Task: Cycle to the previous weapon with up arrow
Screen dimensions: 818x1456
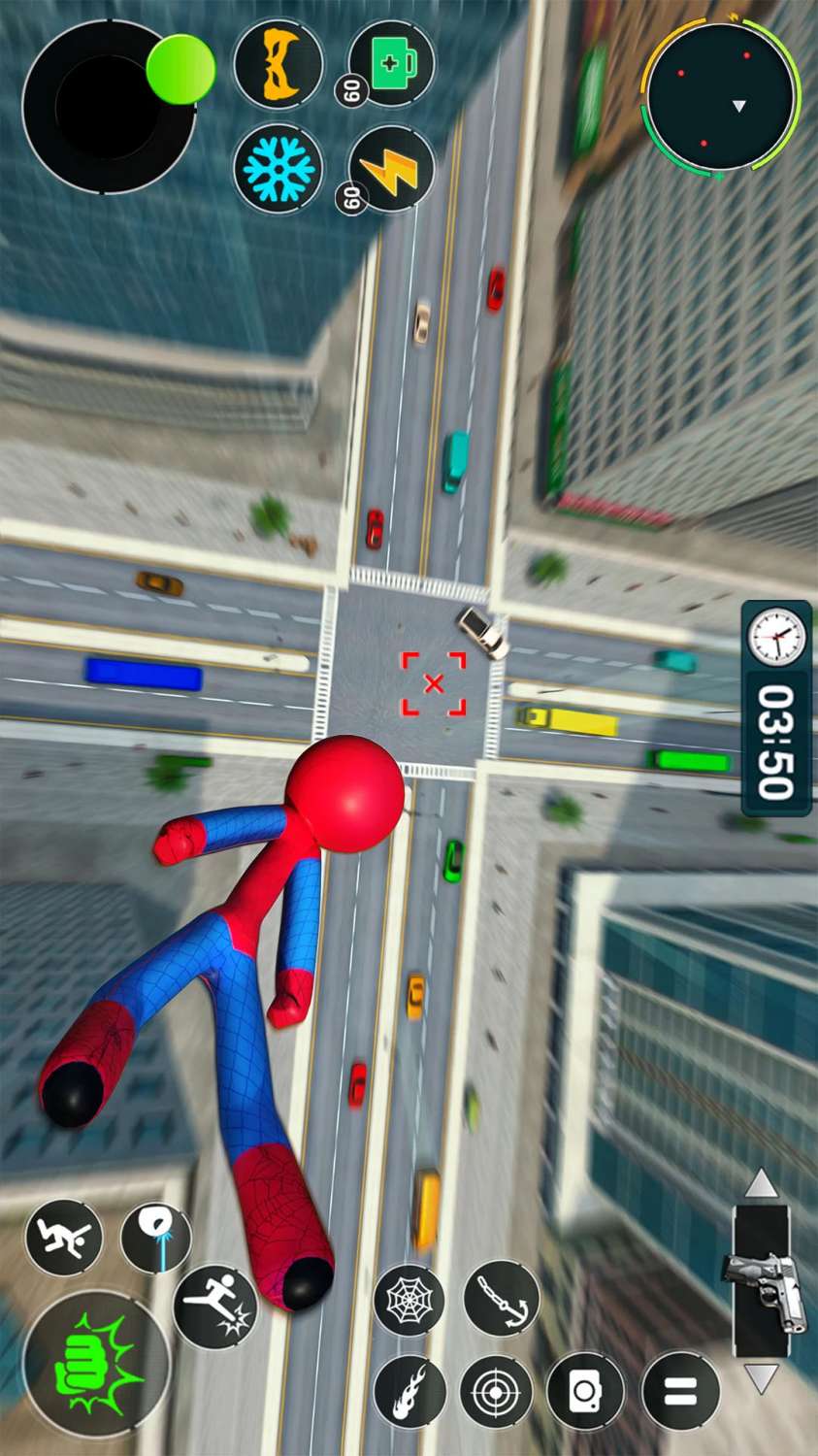Action: 761,1182
